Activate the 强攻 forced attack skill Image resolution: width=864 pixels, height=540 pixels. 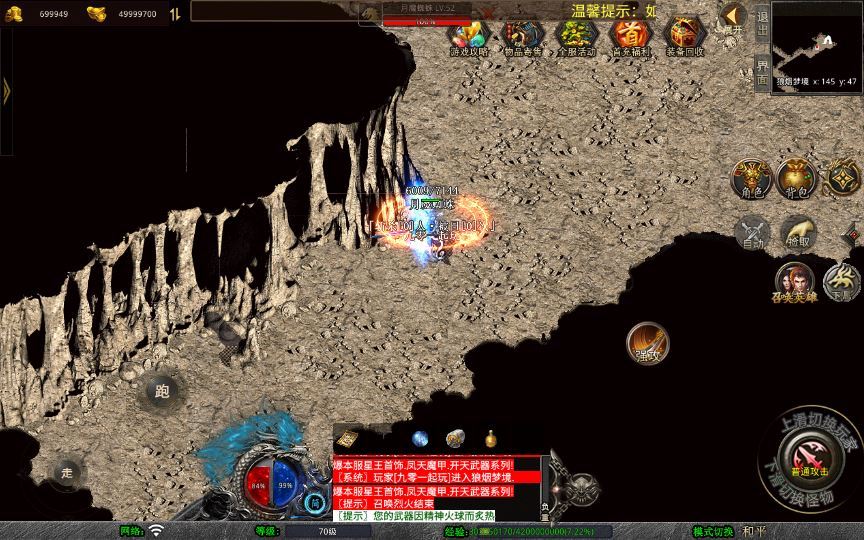647,343
